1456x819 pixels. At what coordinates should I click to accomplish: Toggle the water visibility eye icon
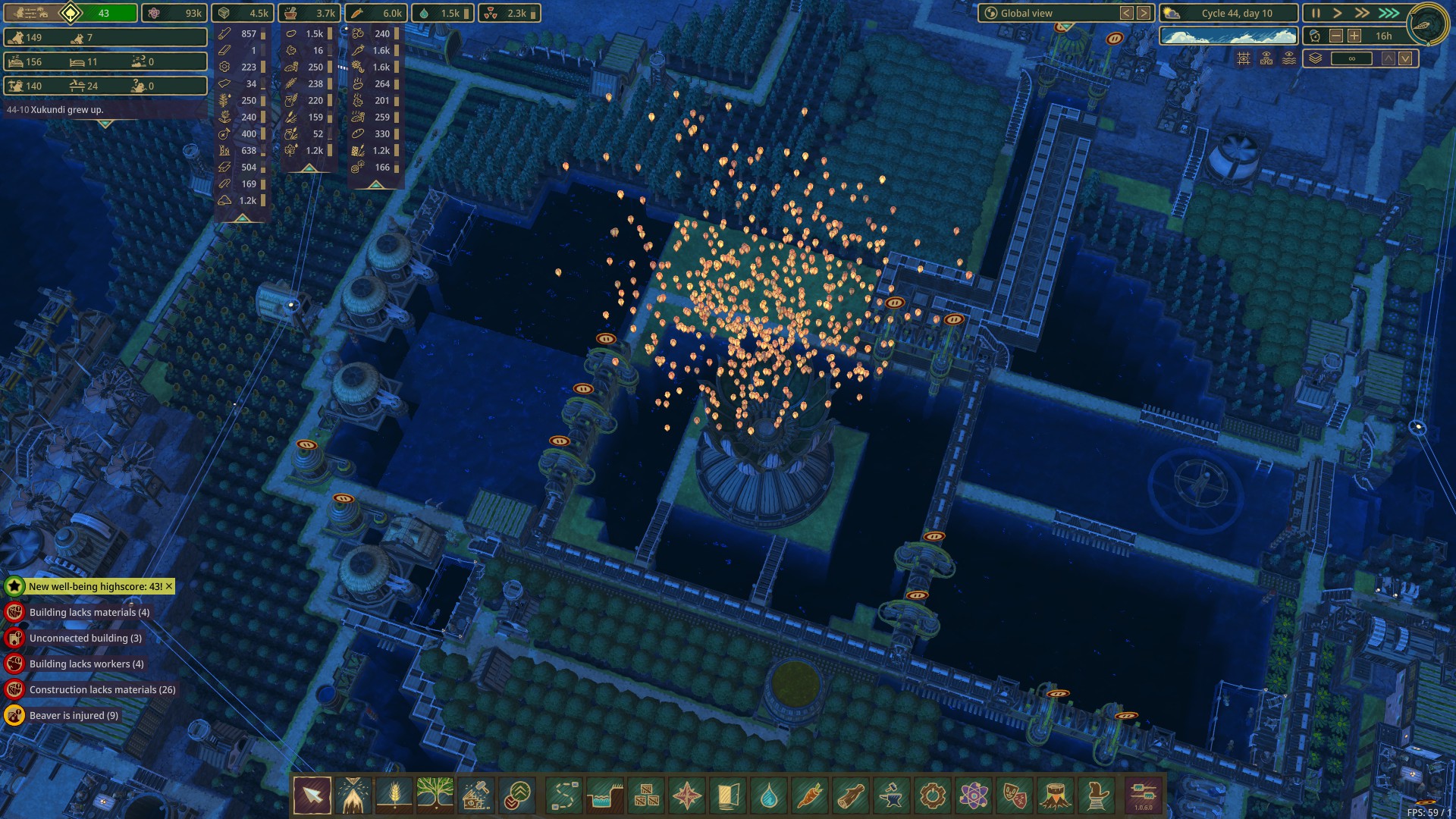click(x=1289, y=58)
